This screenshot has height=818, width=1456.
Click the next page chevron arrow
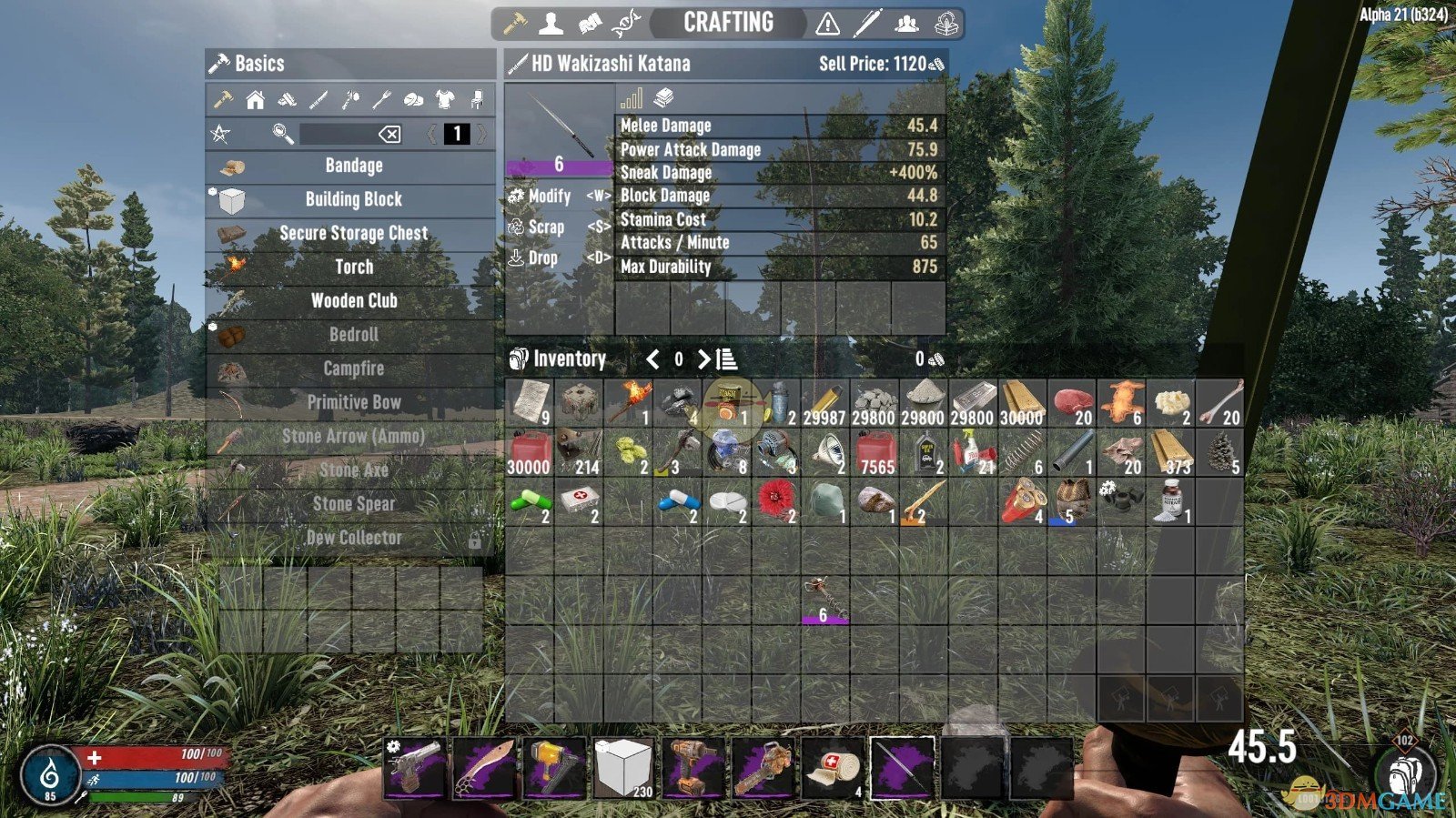click(x=480, y=135)
